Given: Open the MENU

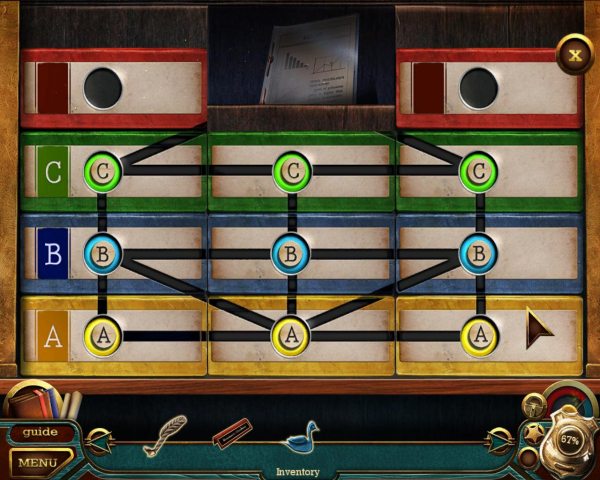Looking at the screenshot, I should pos(38,462).
